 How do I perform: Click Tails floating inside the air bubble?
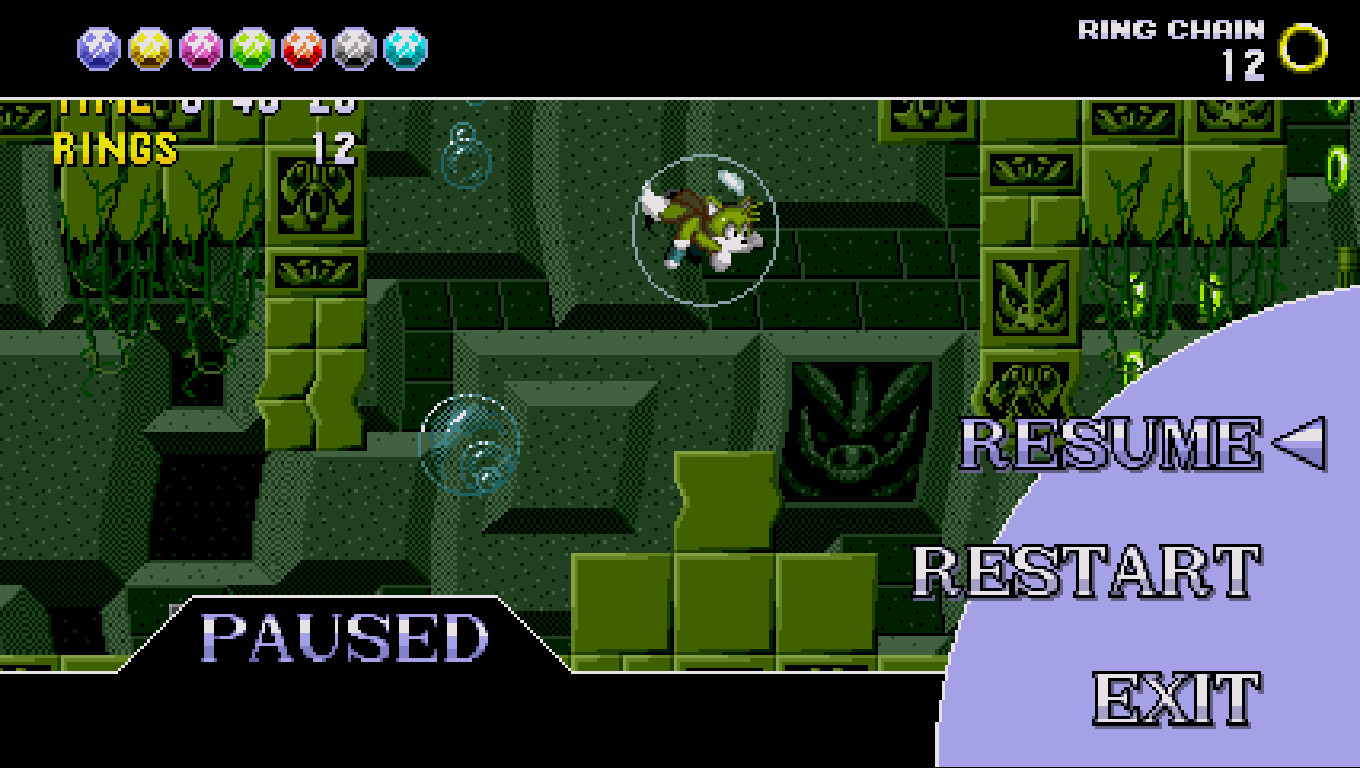pyautogui.click(x=705, y=228)
